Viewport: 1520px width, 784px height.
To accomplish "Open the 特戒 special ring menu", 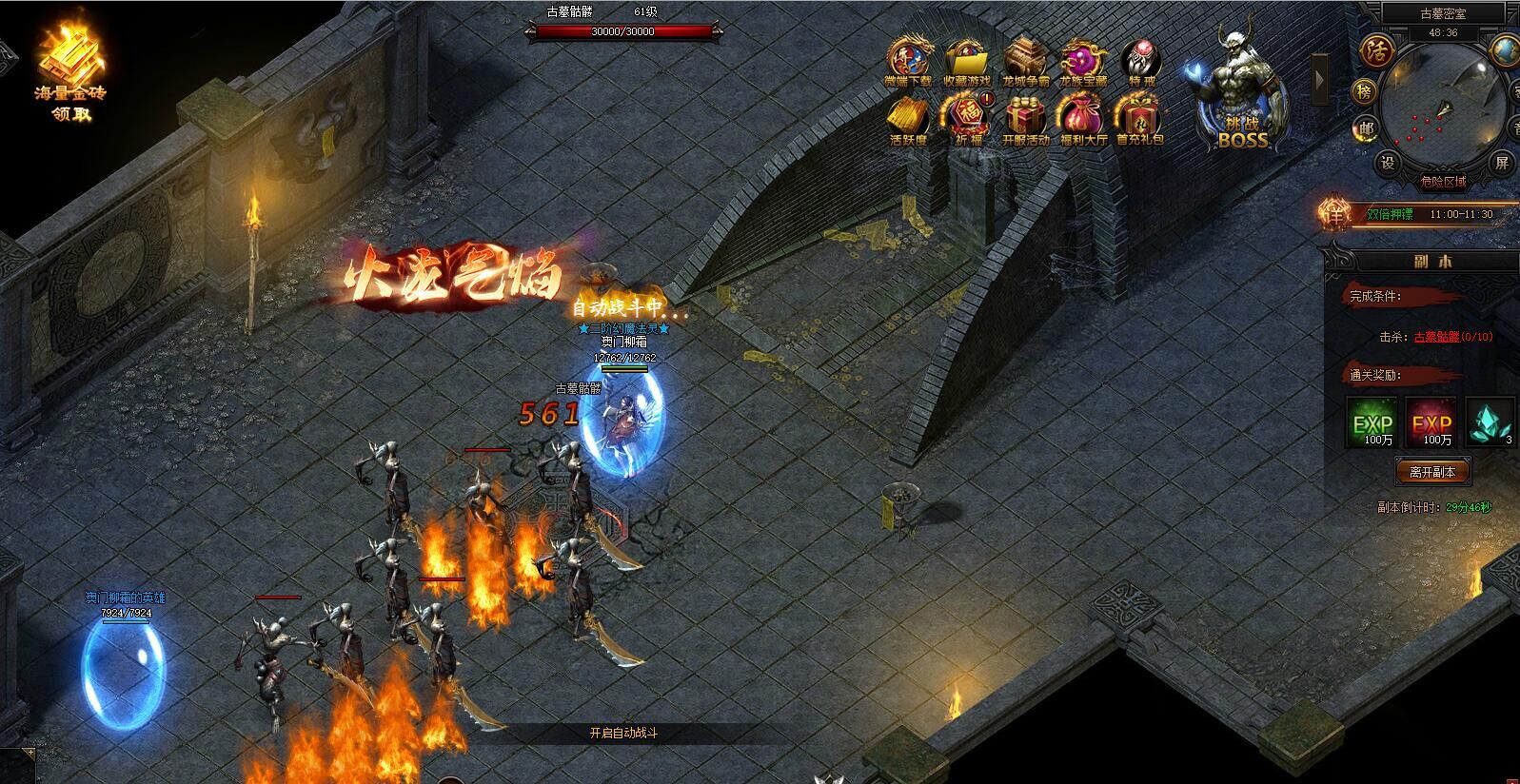I will pyautogui.click(x=1141, y=62).
